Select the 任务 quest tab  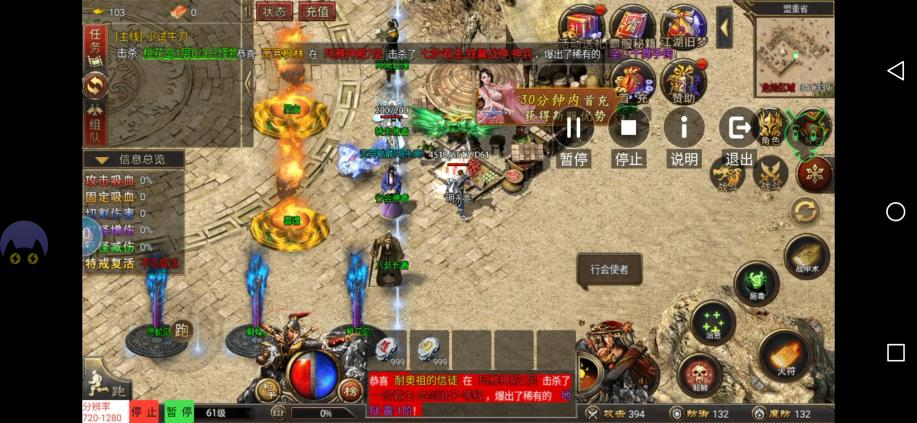click(95, 41)
